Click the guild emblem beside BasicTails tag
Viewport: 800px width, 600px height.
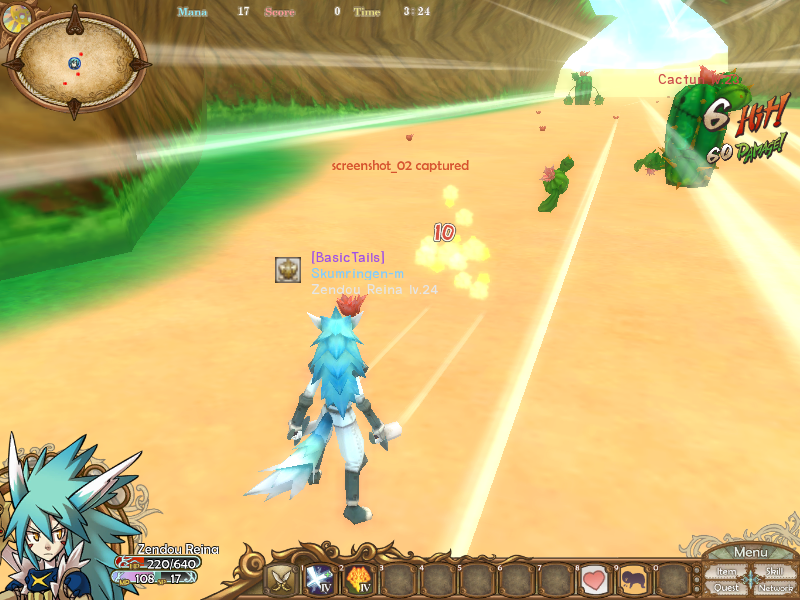(288, 269)
